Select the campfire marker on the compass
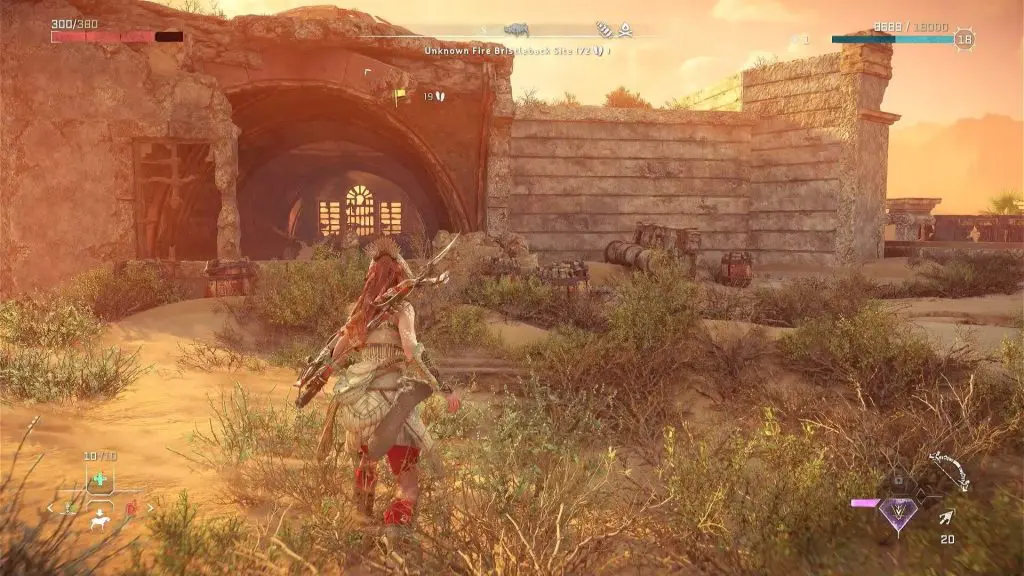The image size is (1024, 576). click(625, 30)
